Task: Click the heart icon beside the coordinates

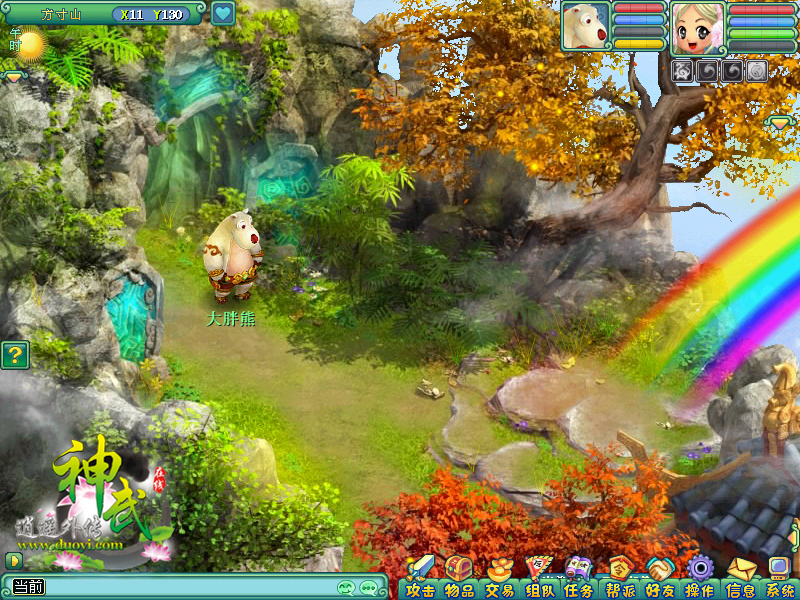Action: pyautogui.click(x=222, y=14)
